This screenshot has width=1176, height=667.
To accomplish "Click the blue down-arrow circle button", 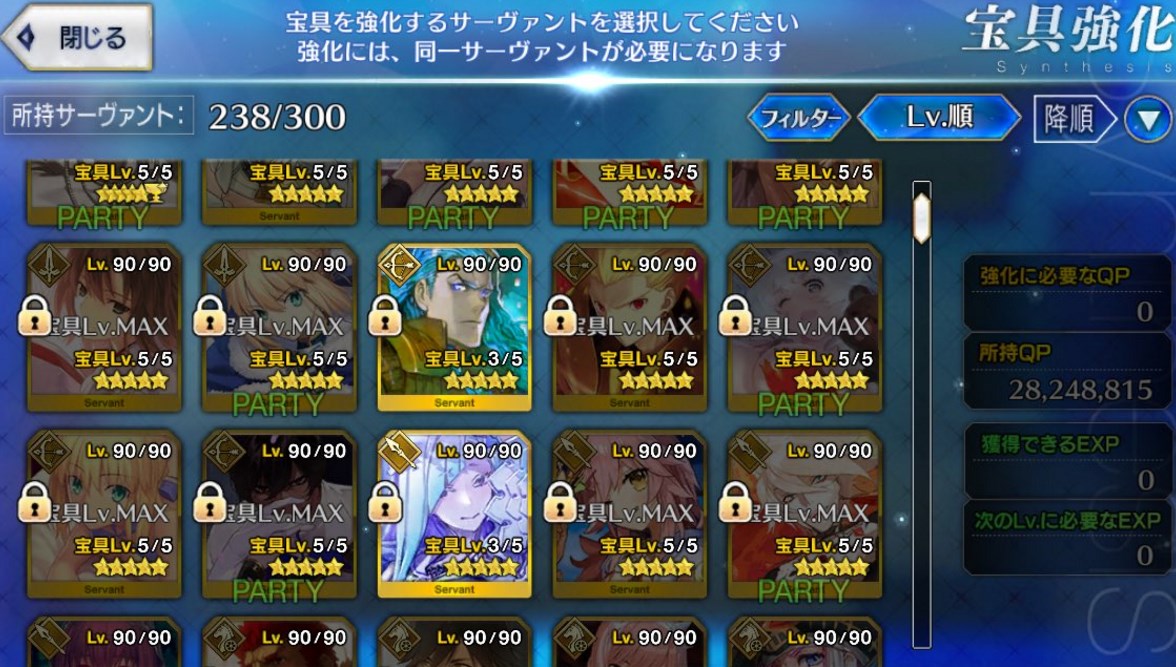I will tap(1147, 121).
